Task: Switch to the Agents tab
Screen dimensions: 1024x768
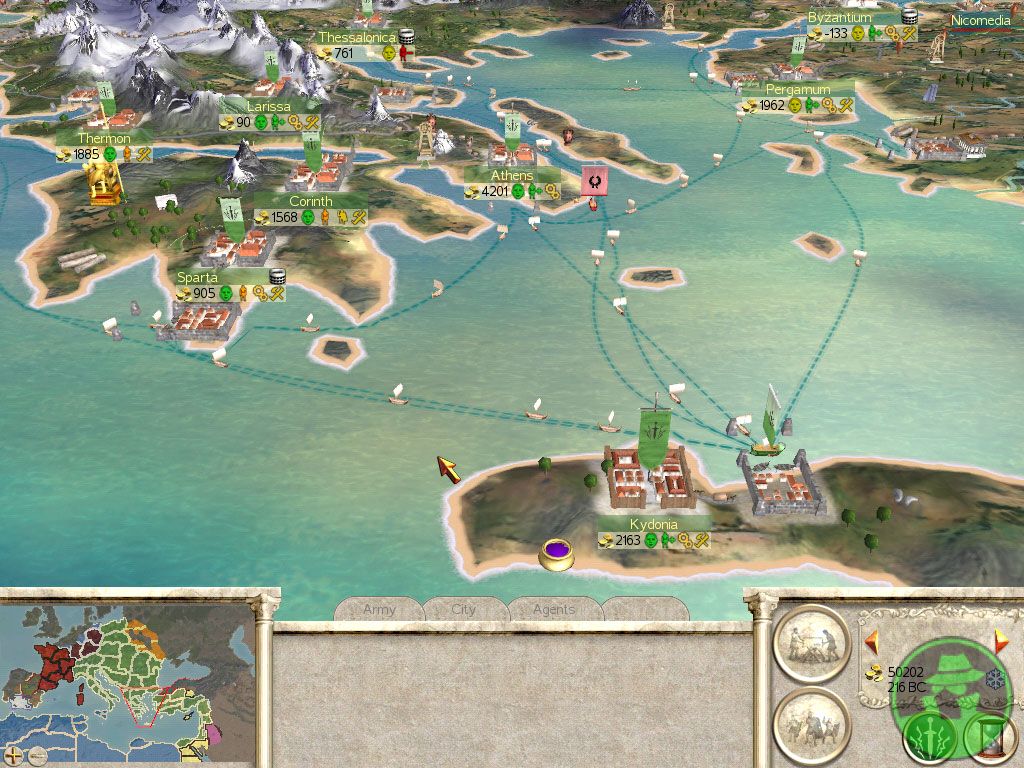Action: click(553, 609)
